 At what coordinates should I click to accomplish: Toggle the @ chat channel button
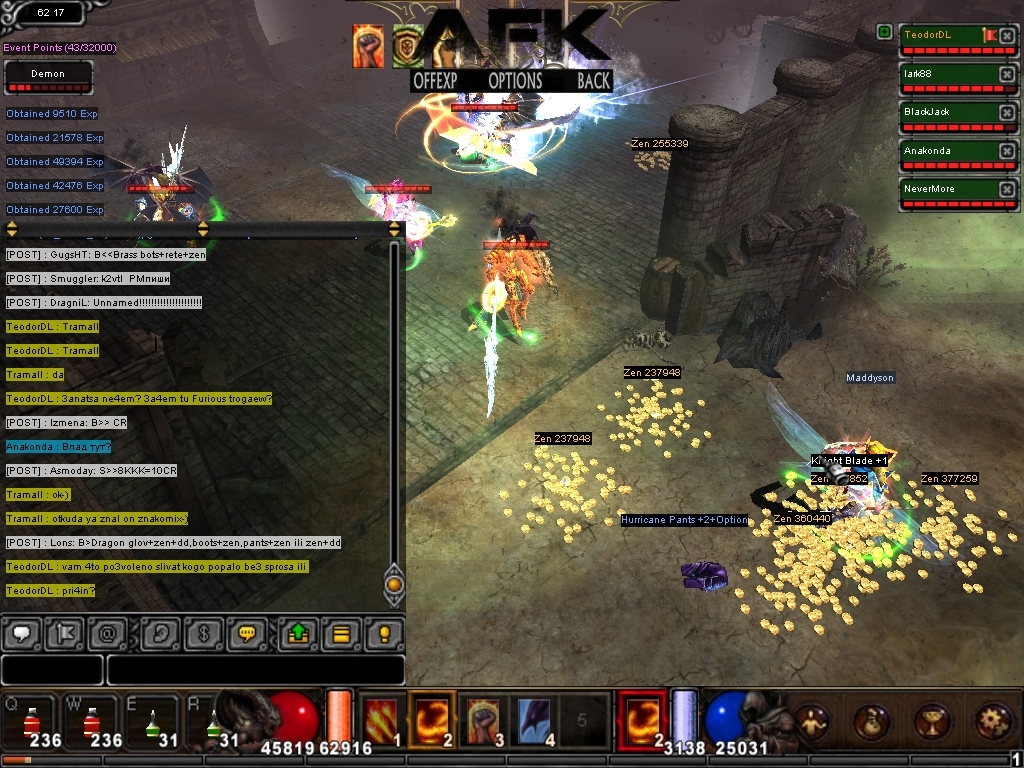[105, 633]
